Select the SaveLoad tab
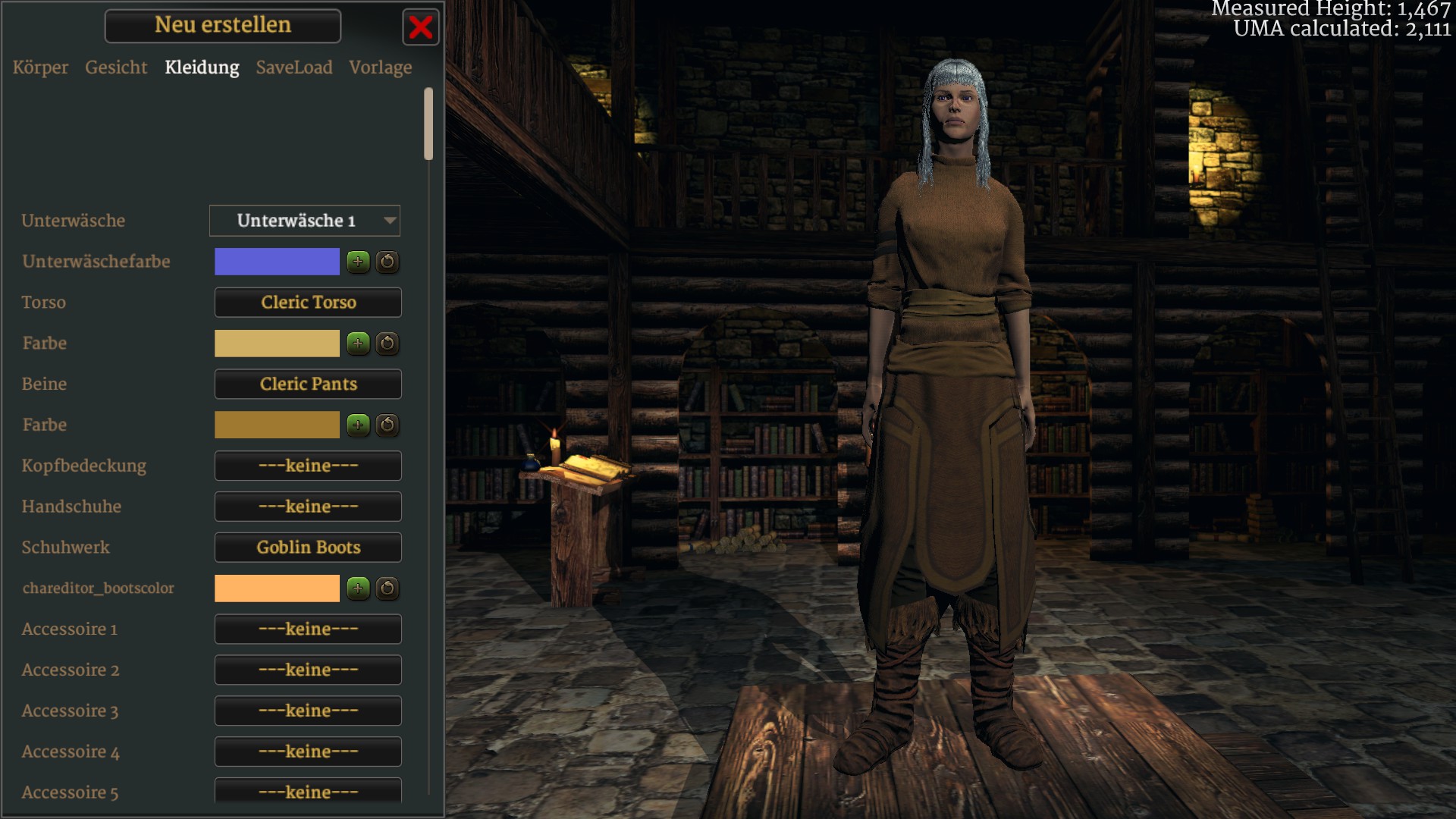1456x819 pixels. pyautogui.click(x=294, y=67)
